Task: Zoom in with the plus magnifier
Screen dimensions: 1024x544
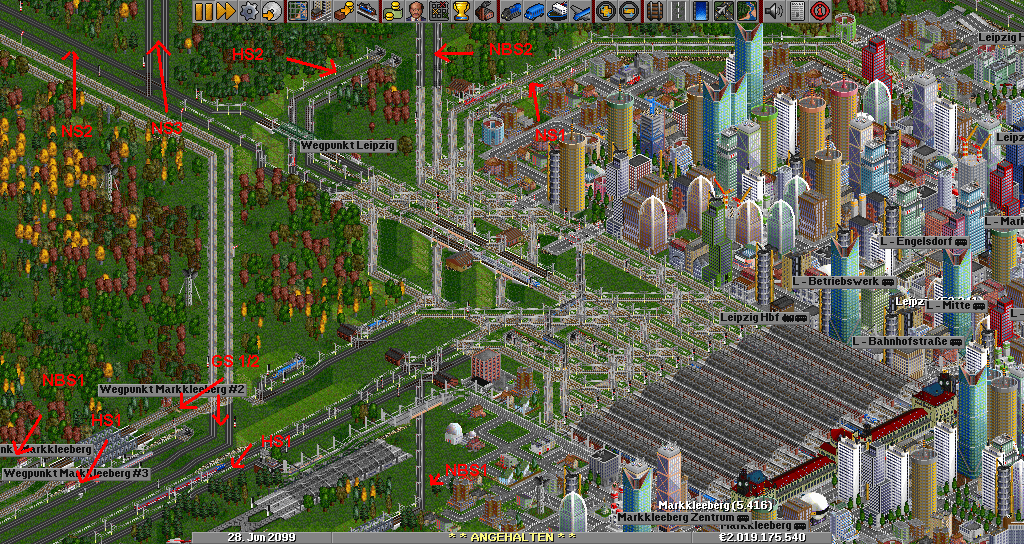Action: coord(606,11)
